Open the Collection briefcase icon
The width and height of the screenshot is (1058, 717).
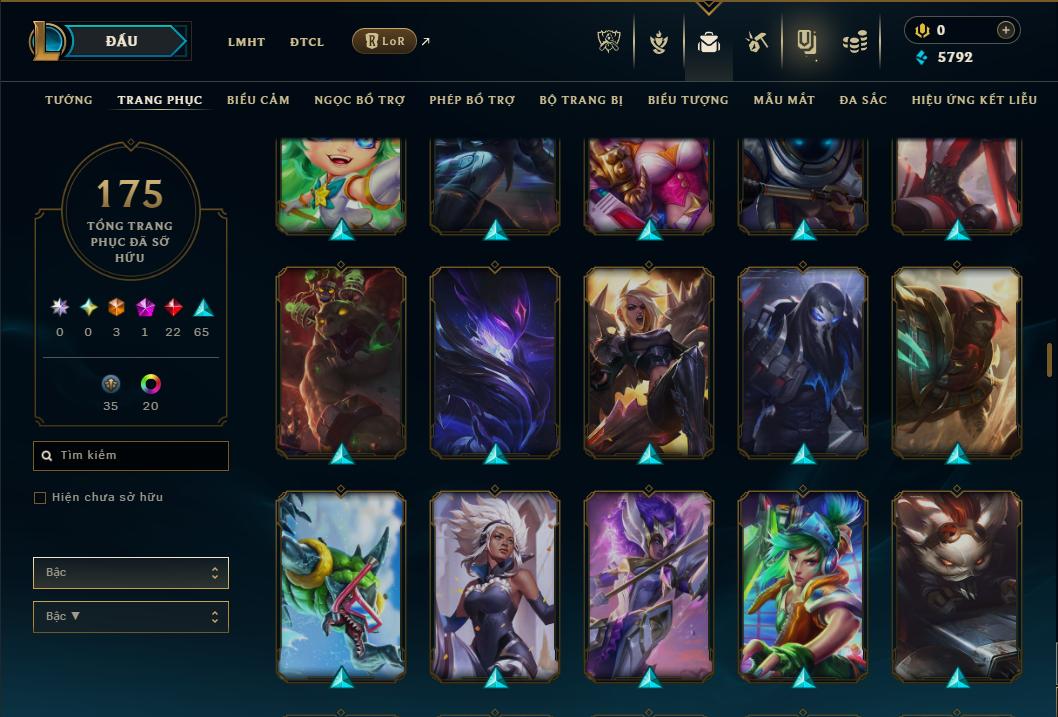[709, 42]
